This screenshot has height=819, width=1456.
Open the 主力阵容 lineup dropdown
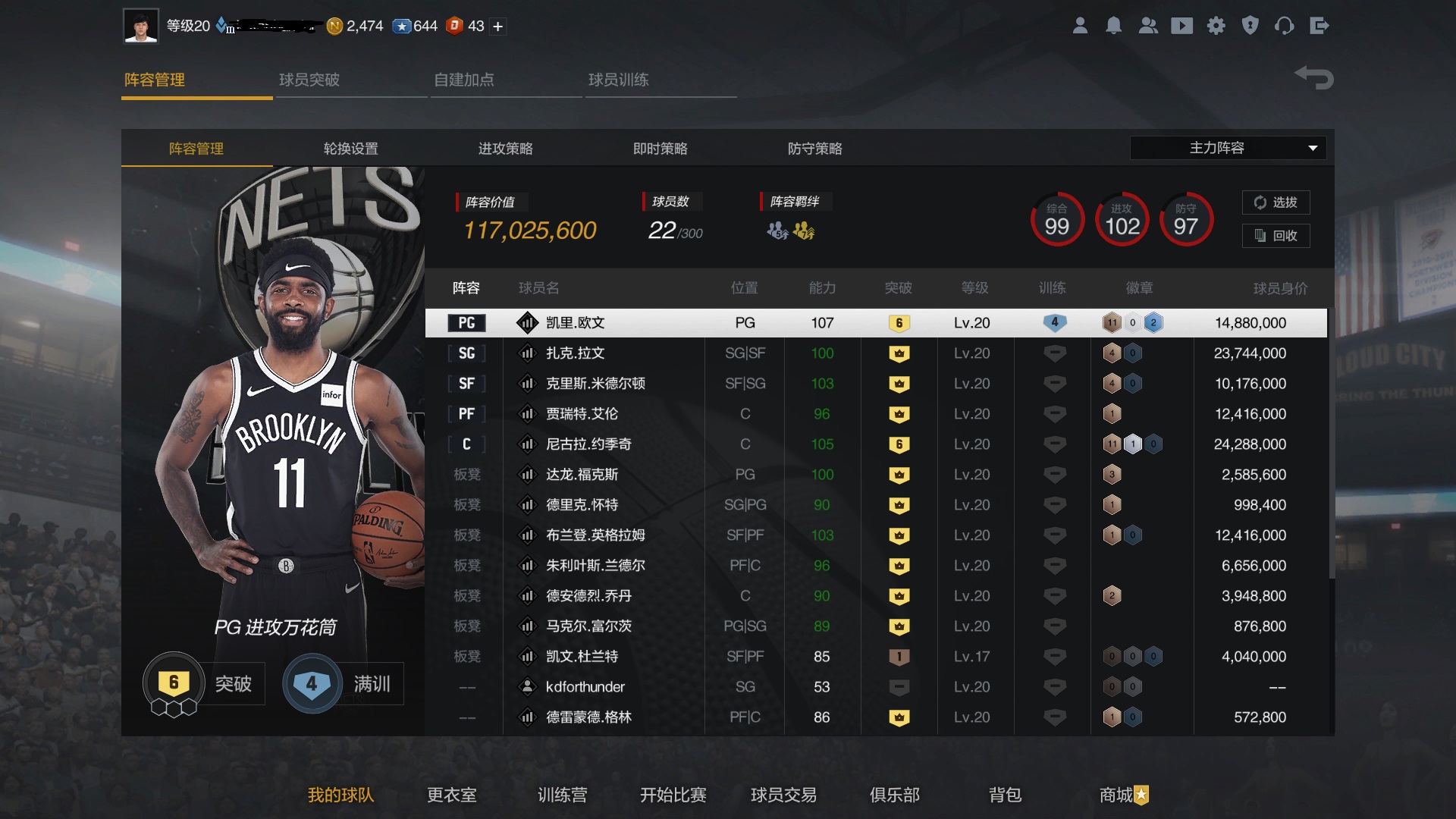pyautogui.click(x=1227, y=148)
